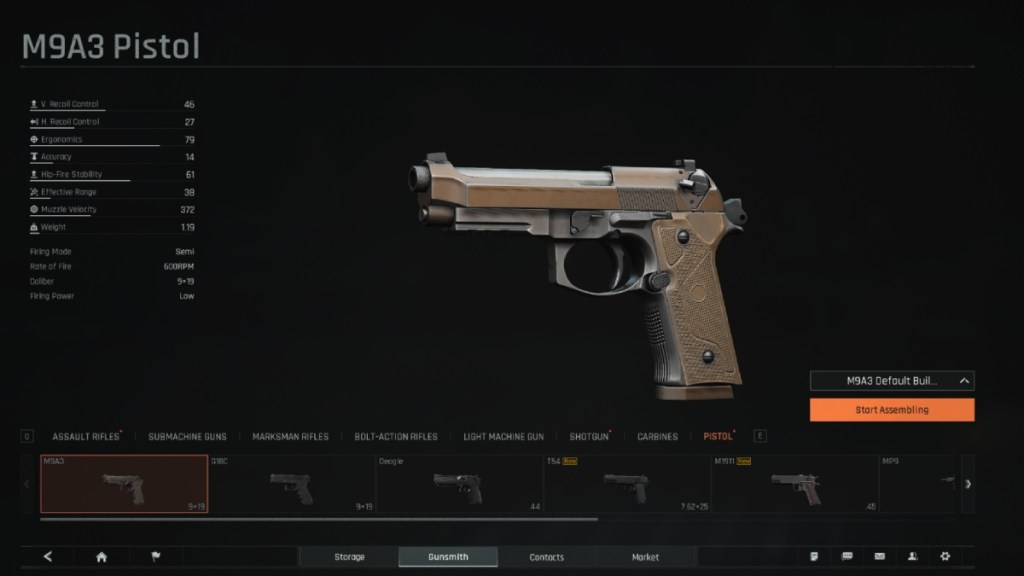Click the right arrow of the weapon list
1024x576 pixels.
[967, 484]
